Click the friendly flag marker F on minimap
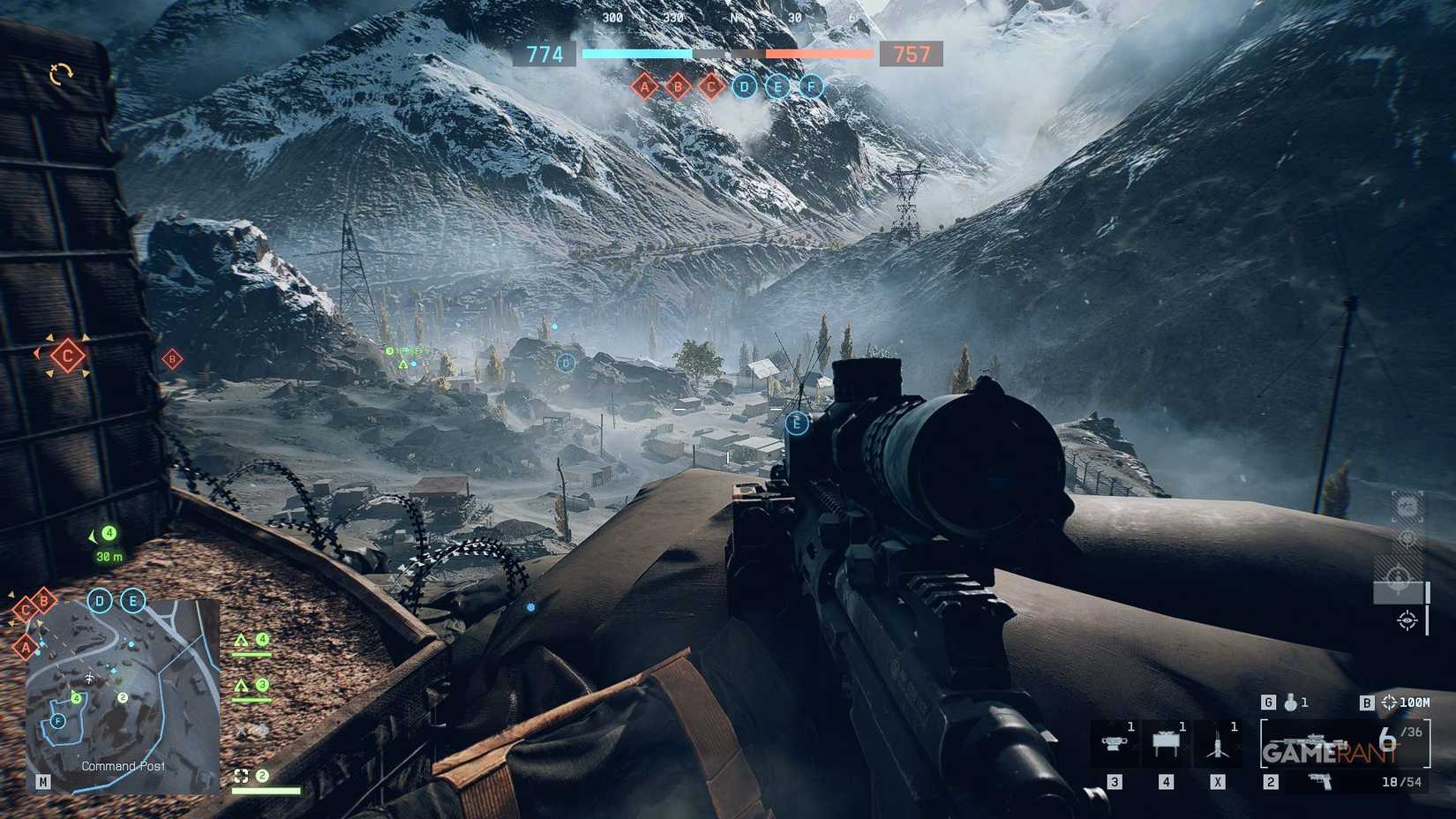This screenshot has height=819, width=1456. [x=56, y=720]
